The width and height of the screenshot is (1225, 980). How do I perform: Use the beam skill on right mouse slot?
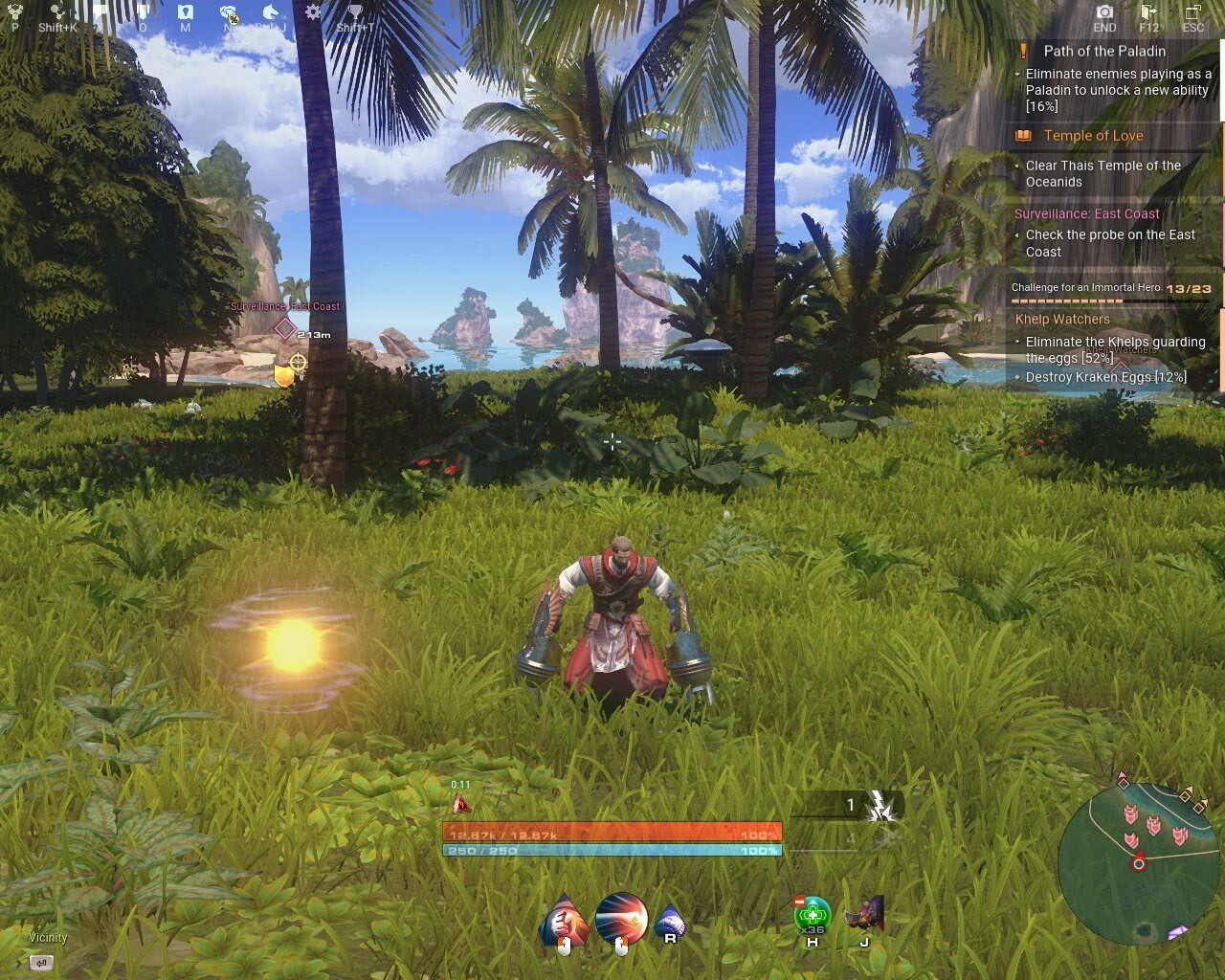tap(620, 919)
